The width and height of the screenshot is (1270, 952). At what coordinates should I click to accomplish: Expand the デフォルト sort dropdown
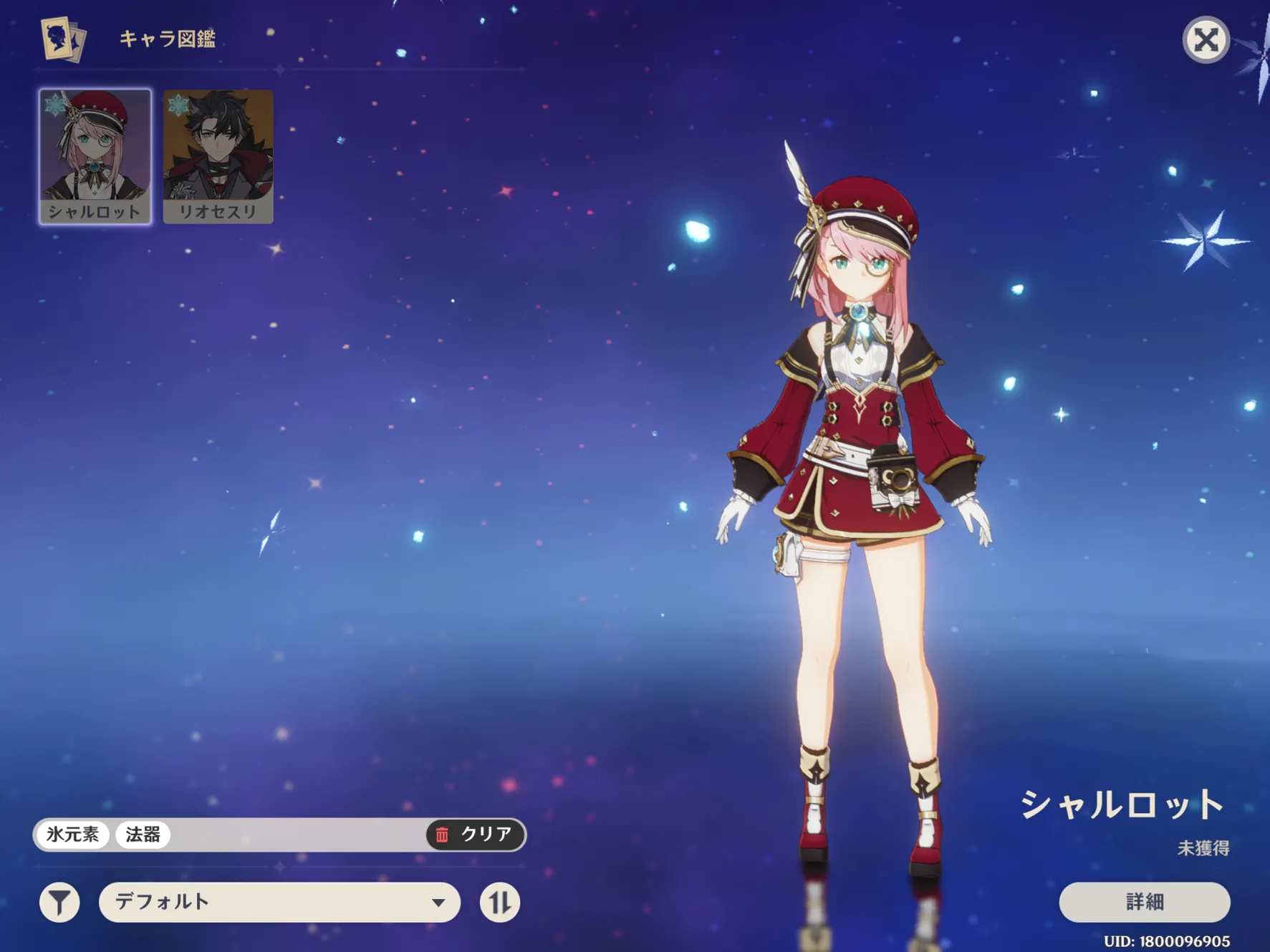click(x=279, y=903)
